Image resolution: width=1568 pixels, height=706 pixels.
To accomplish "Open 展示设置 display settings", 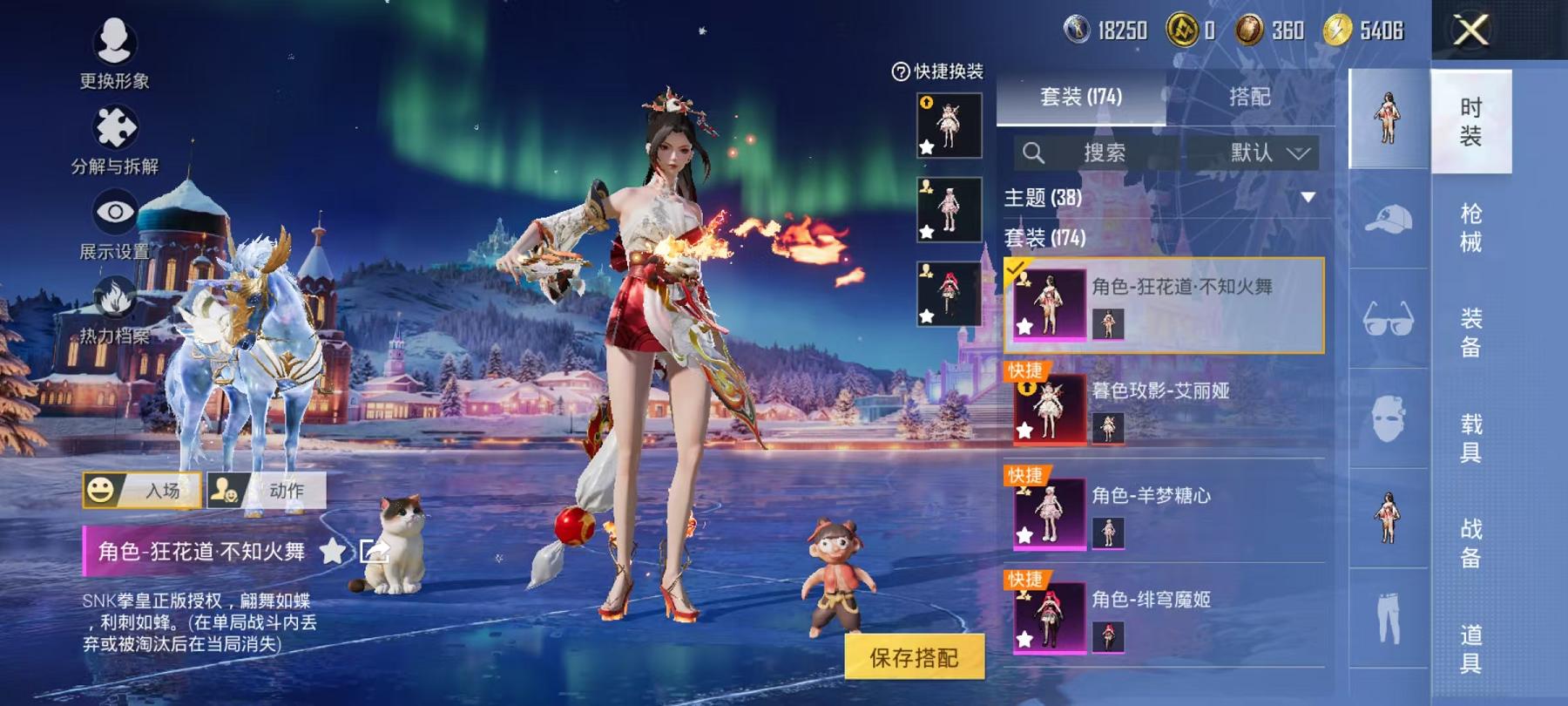I will tap(114, 225).
